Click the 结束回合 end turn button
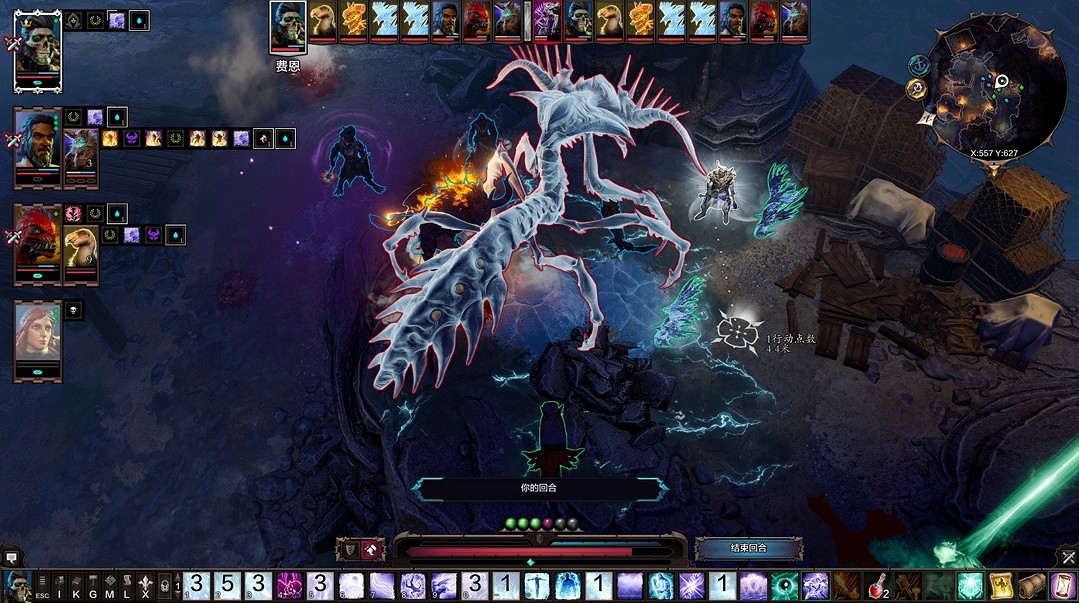Screen dimensions: 1079x603 pos(748,548)
